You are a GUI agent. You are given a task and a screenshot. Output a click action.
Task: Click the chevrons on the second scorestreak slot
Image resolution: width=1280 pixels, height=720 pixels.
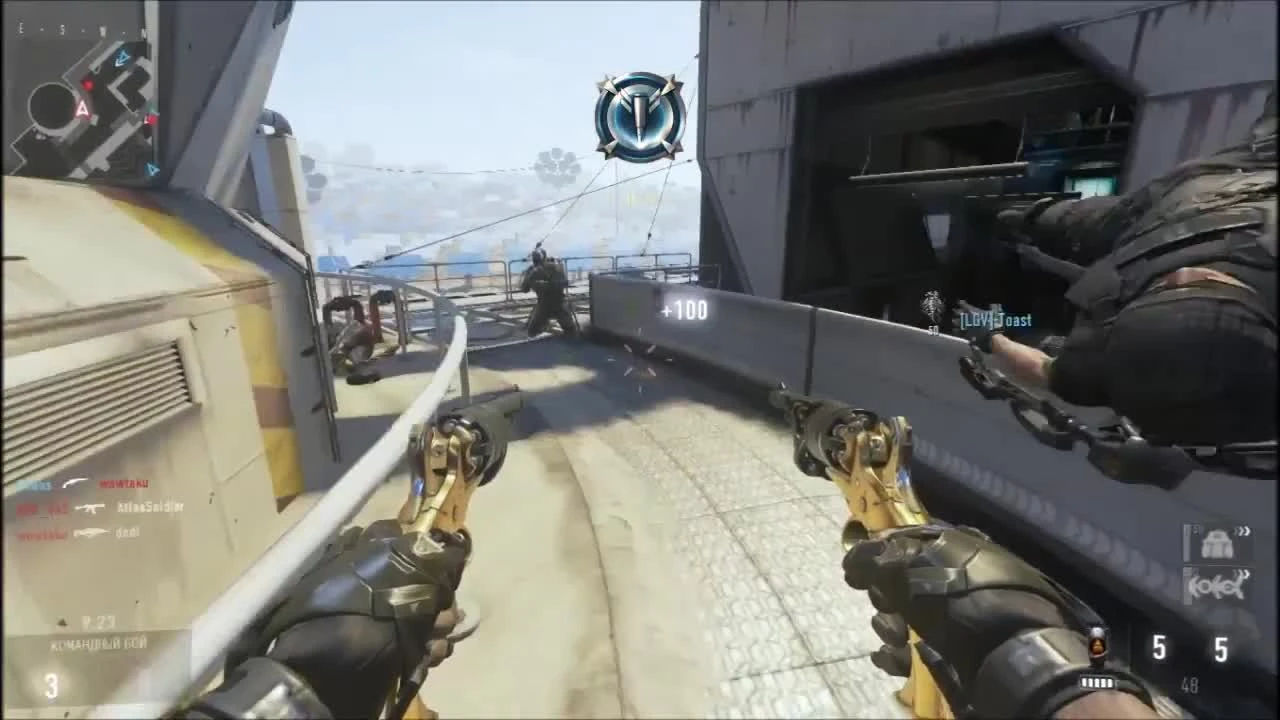point(1242,573)
